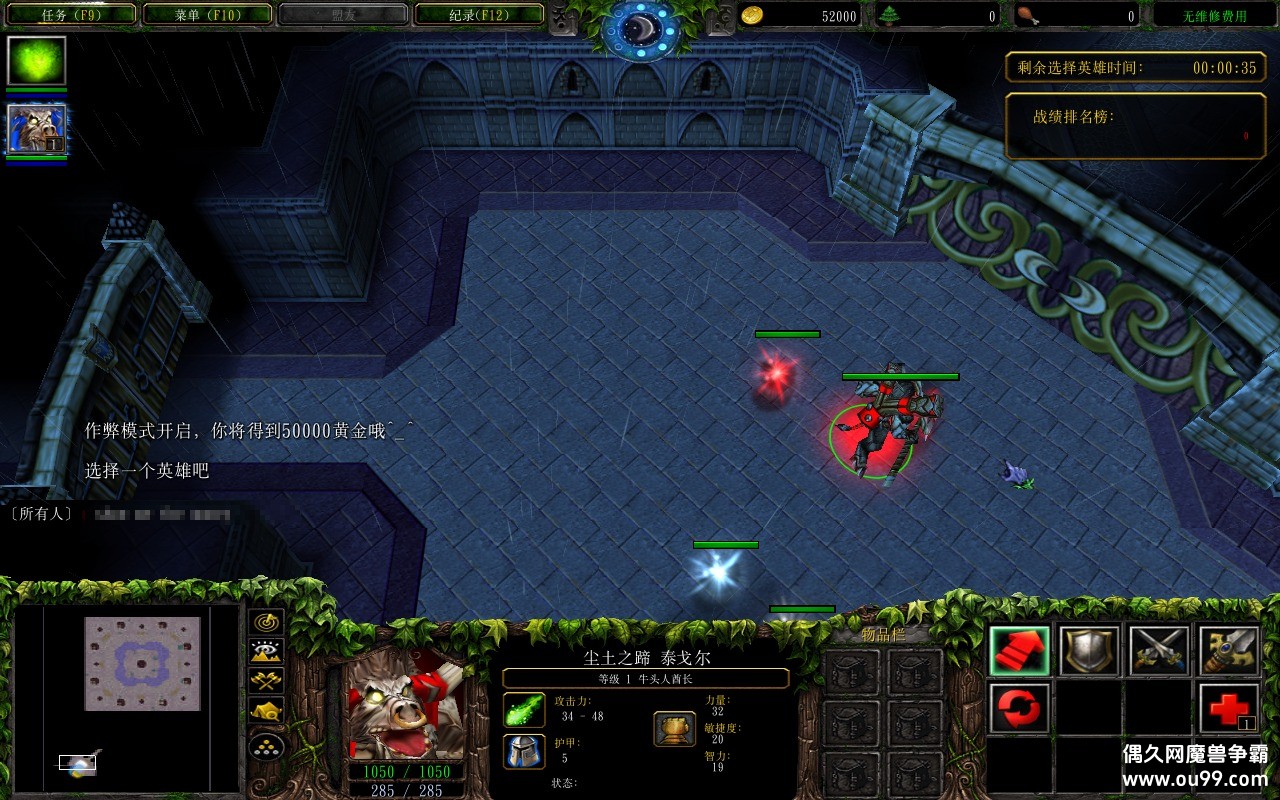Click the green attack damage icon
Screen dimensions: 1280x800
pos(524,710)
